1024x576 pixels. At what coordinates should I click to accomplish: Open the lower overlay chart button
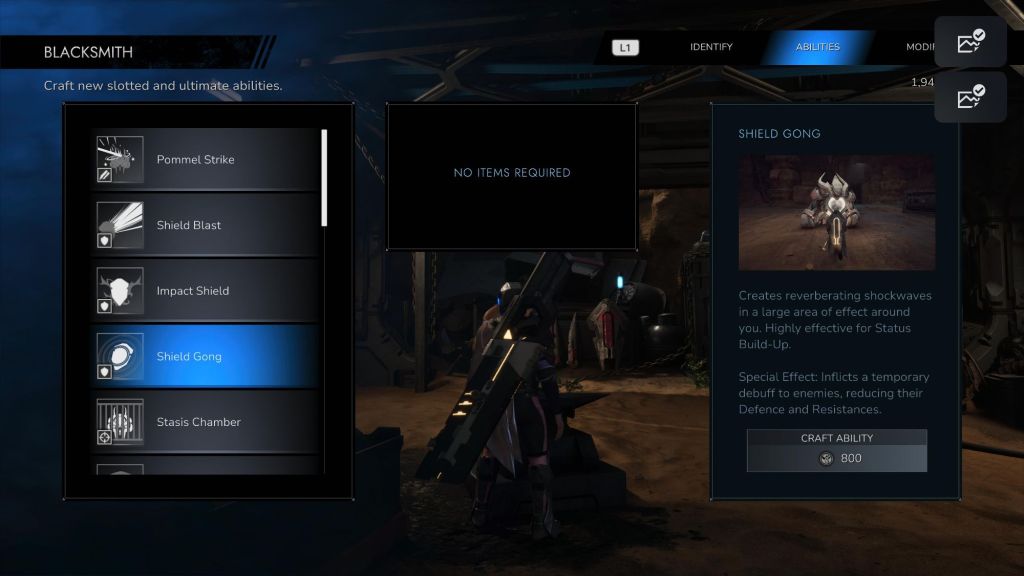(x=970, y=97)
